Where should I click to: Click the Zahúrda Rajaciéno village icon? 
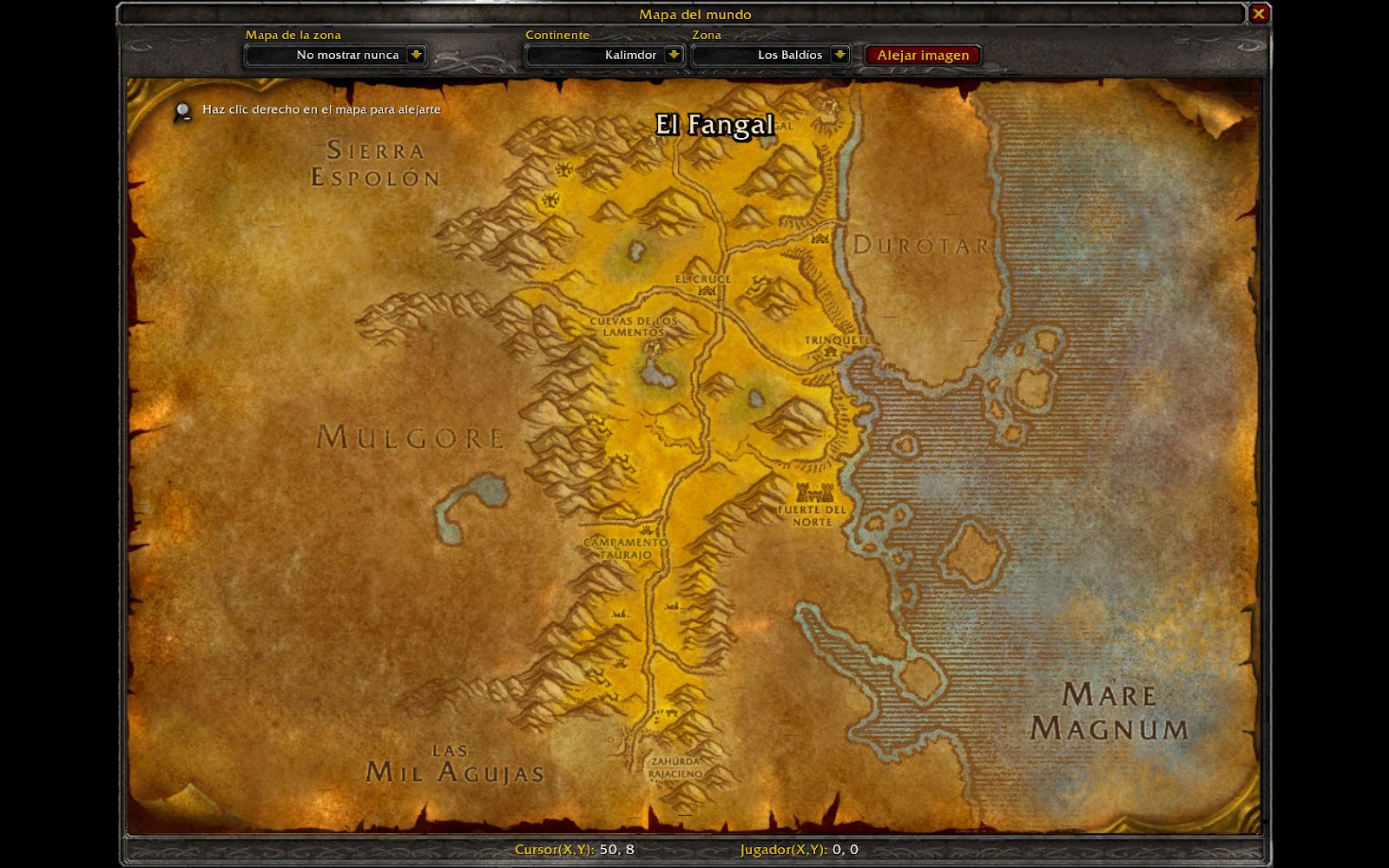(668, 712)
